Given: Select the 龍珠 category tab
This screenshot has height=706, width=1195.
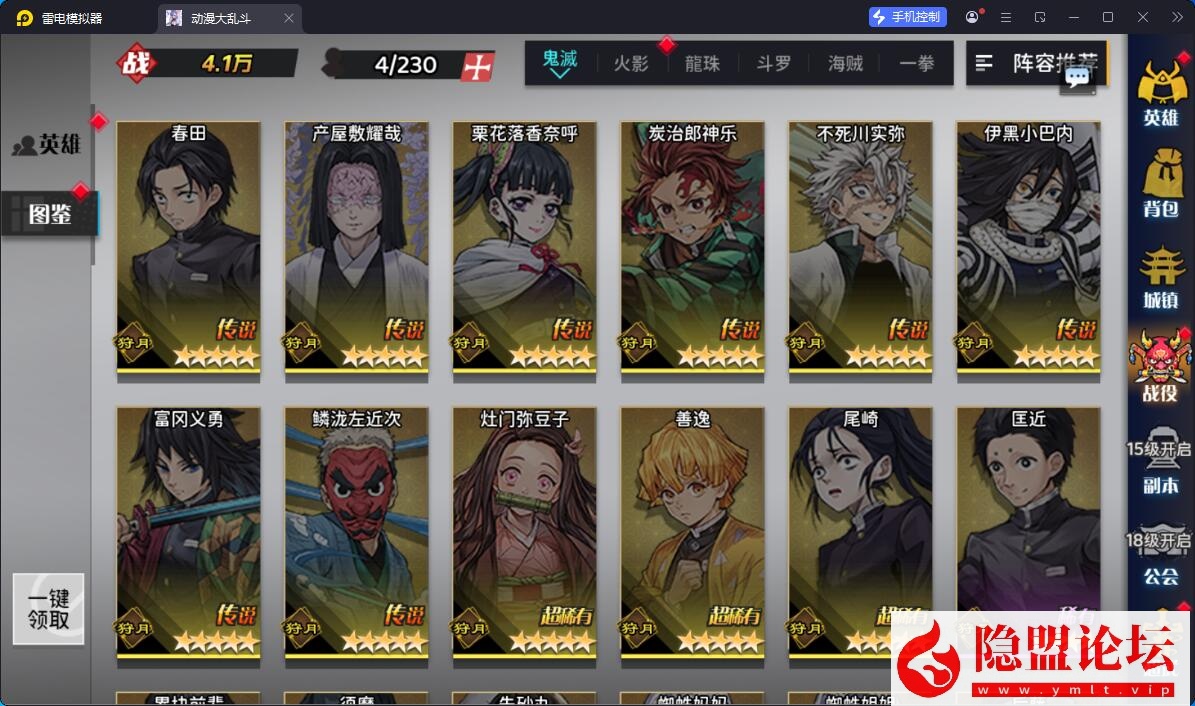Looking at the screenshot, I should pyautogui.click(x=702, y=63).
